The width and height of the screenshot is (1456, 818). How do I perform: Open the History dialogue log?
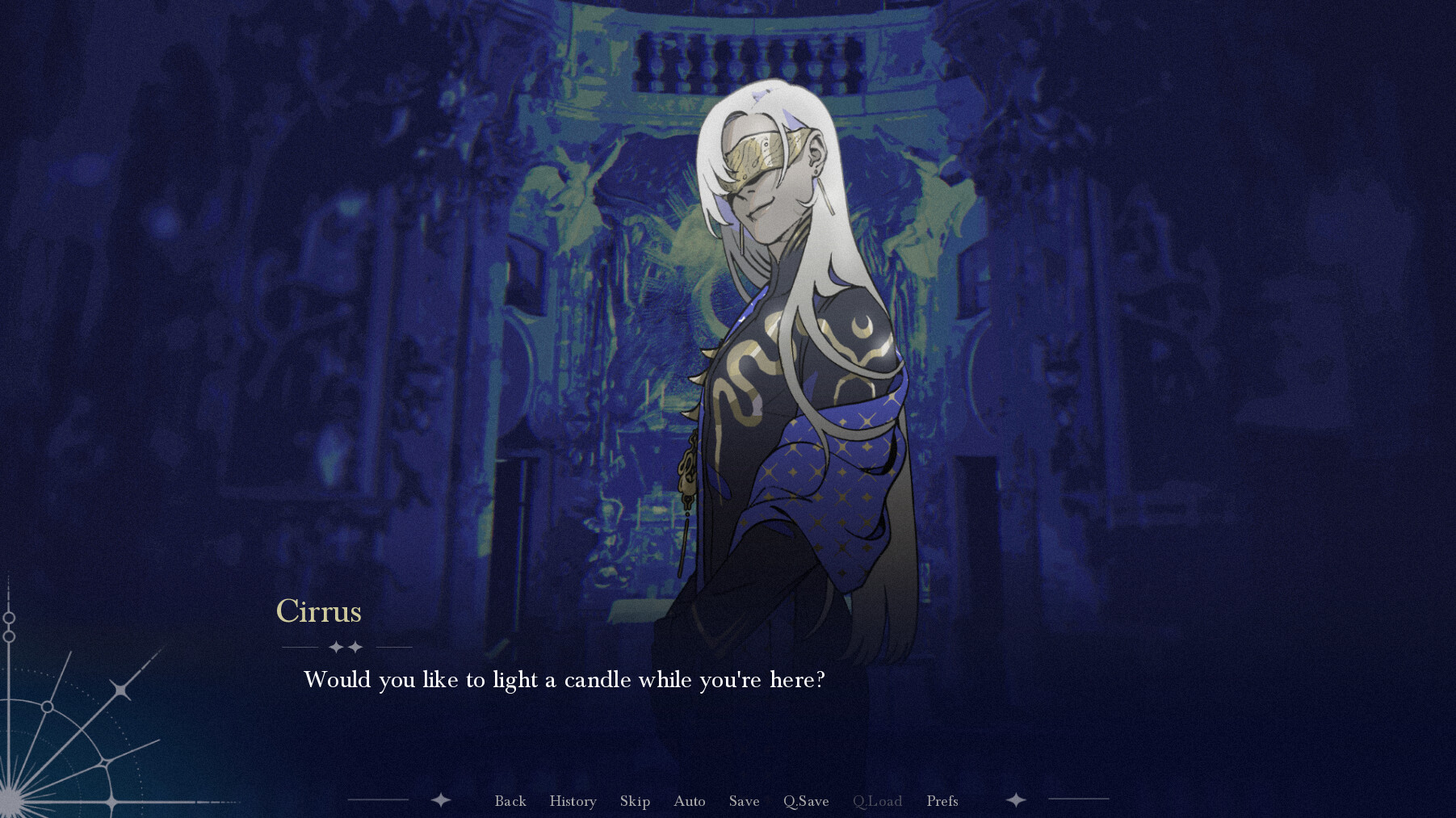pos(573,801)
